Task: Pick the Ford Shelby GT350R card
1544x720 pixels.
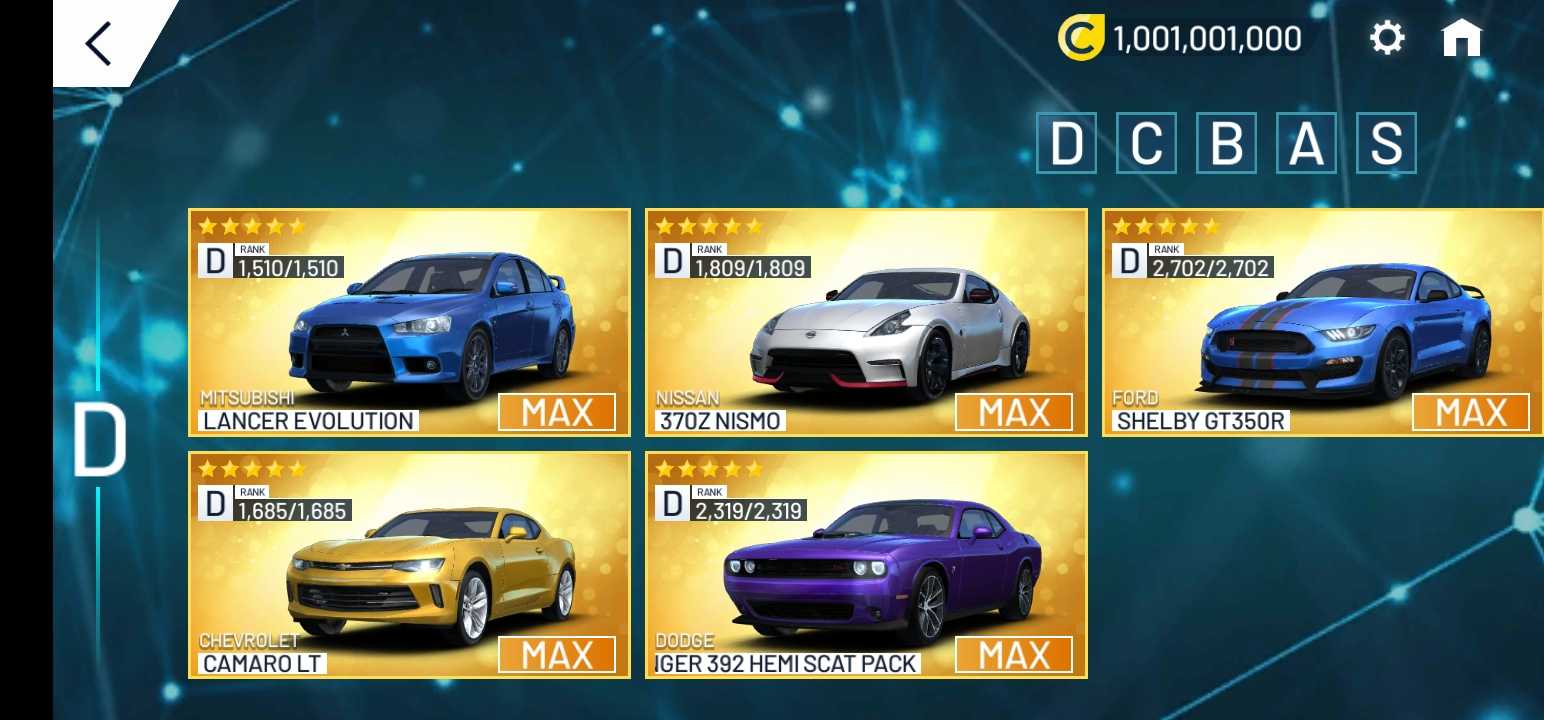Action: coord(1322,322)
